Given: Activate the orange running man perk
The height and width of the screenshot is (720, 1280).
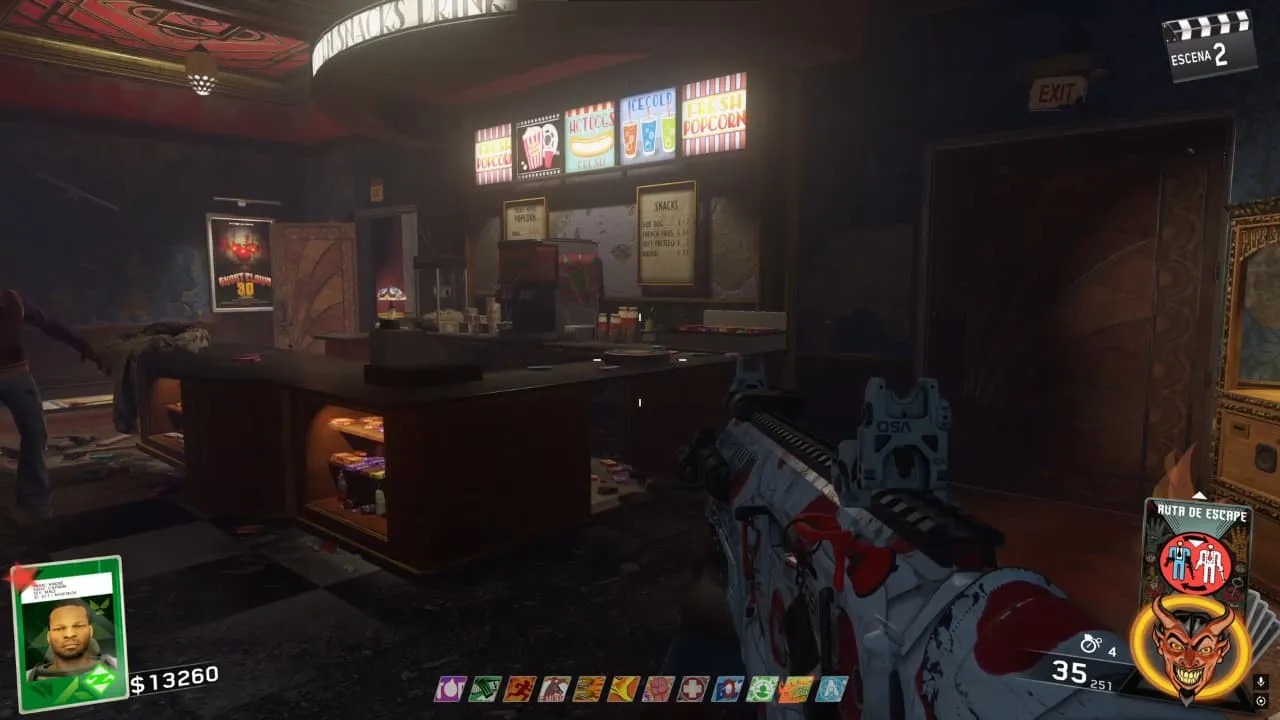Looking at the screenshot, I should pyautogui.click(x=520, y=689).
